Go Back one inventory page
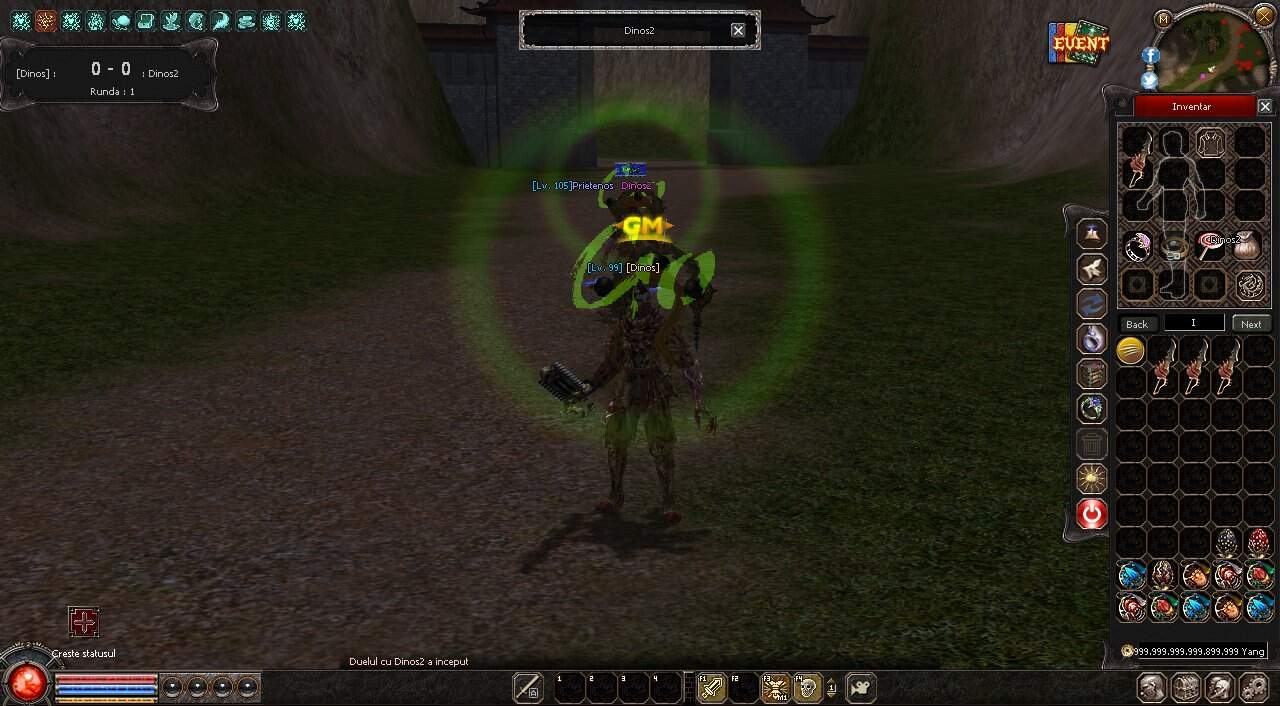 (1137, 324)
